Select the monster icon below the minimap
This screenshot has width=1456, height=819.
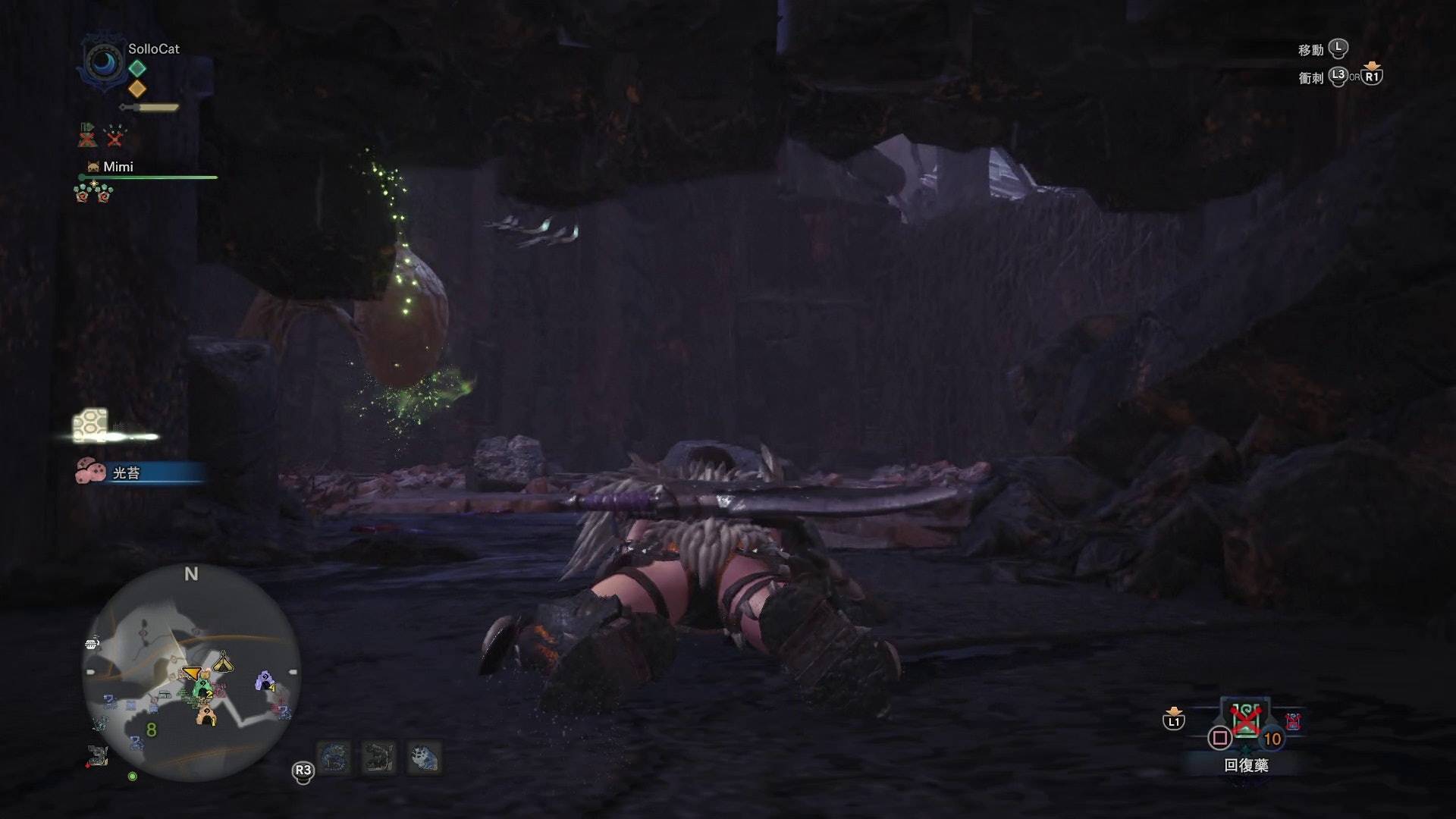pyautogui.click(x=98, y=755)
